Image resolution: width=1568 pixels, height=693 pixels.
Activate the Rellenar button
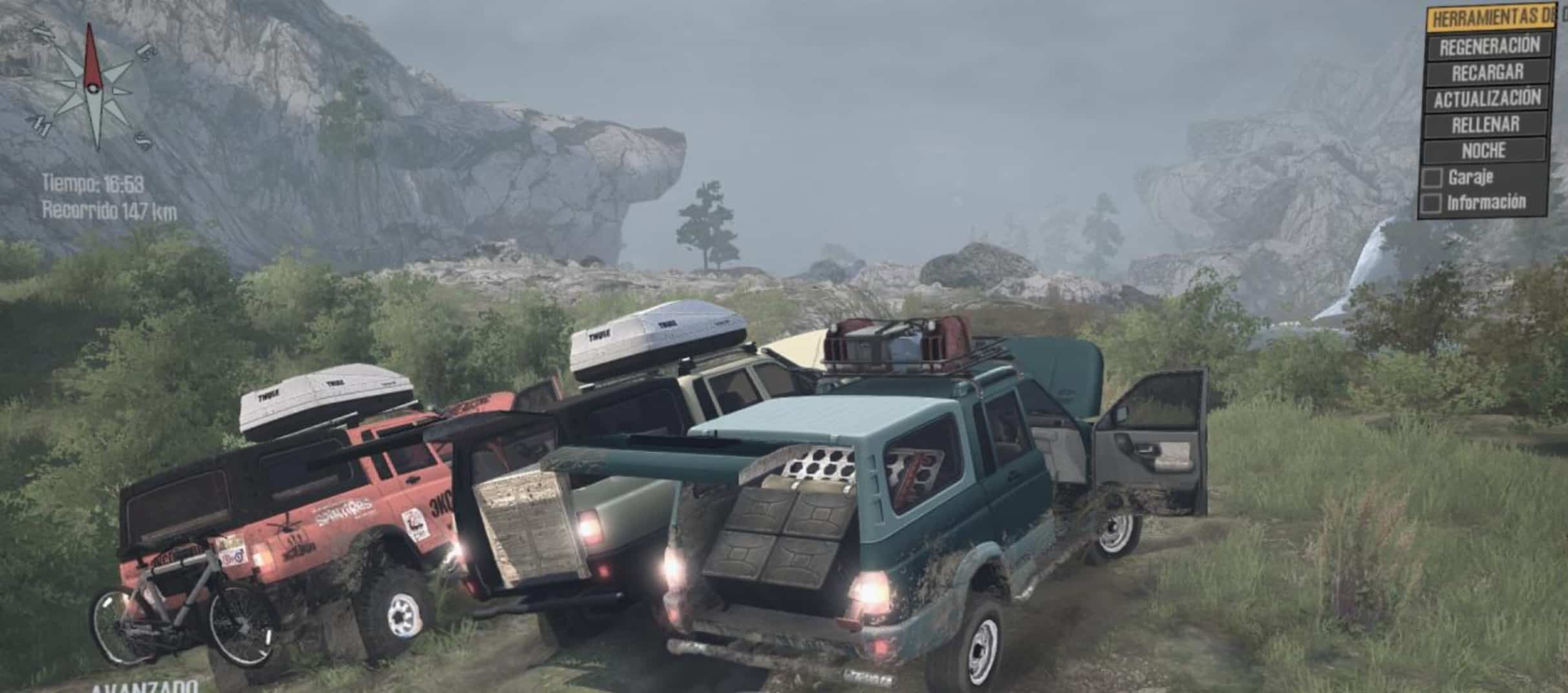coord(1485,125)
